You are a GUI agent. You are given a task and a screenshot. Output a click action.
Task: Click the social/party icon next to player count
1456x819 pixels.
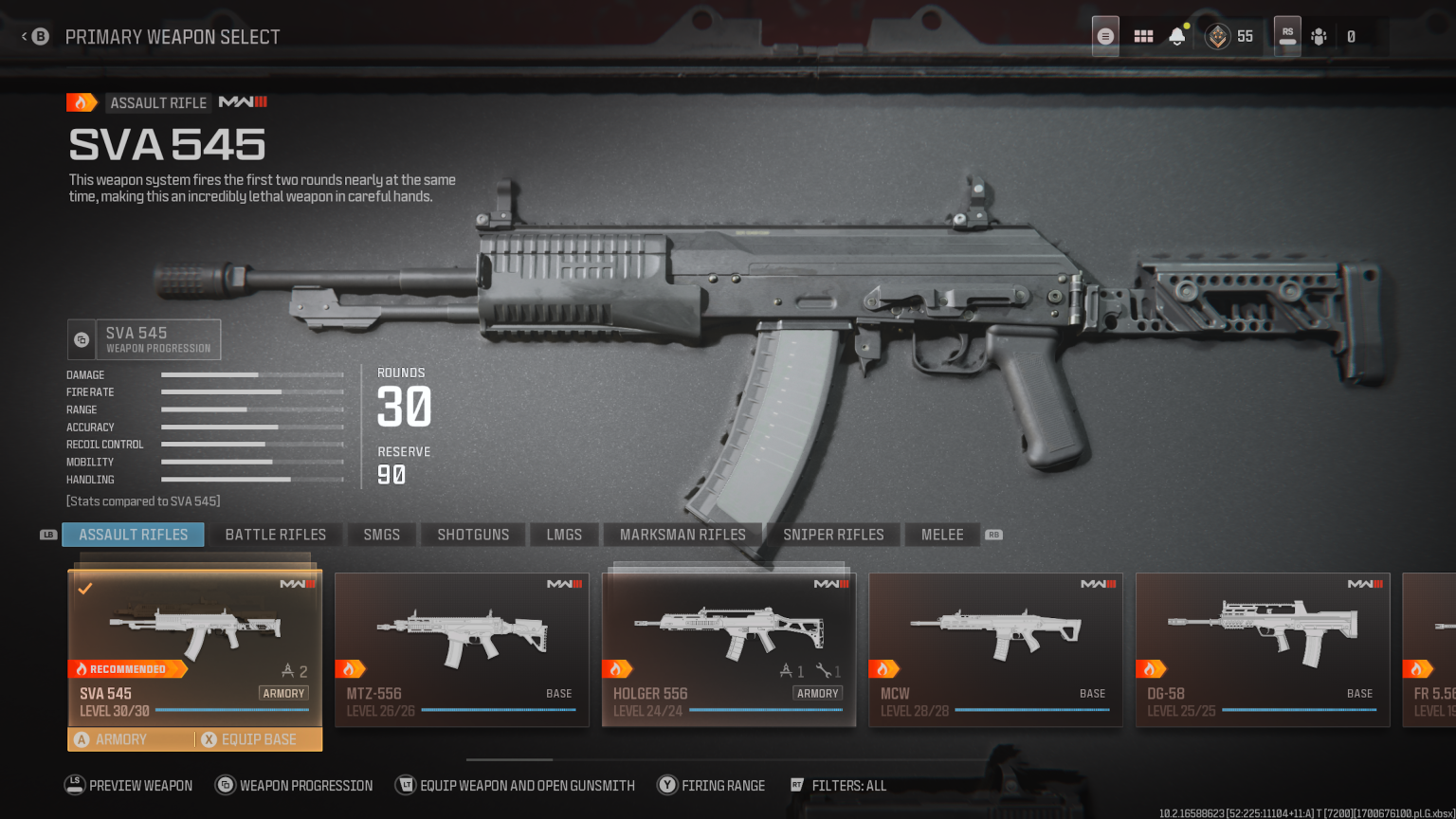[x=1319, y=36]
